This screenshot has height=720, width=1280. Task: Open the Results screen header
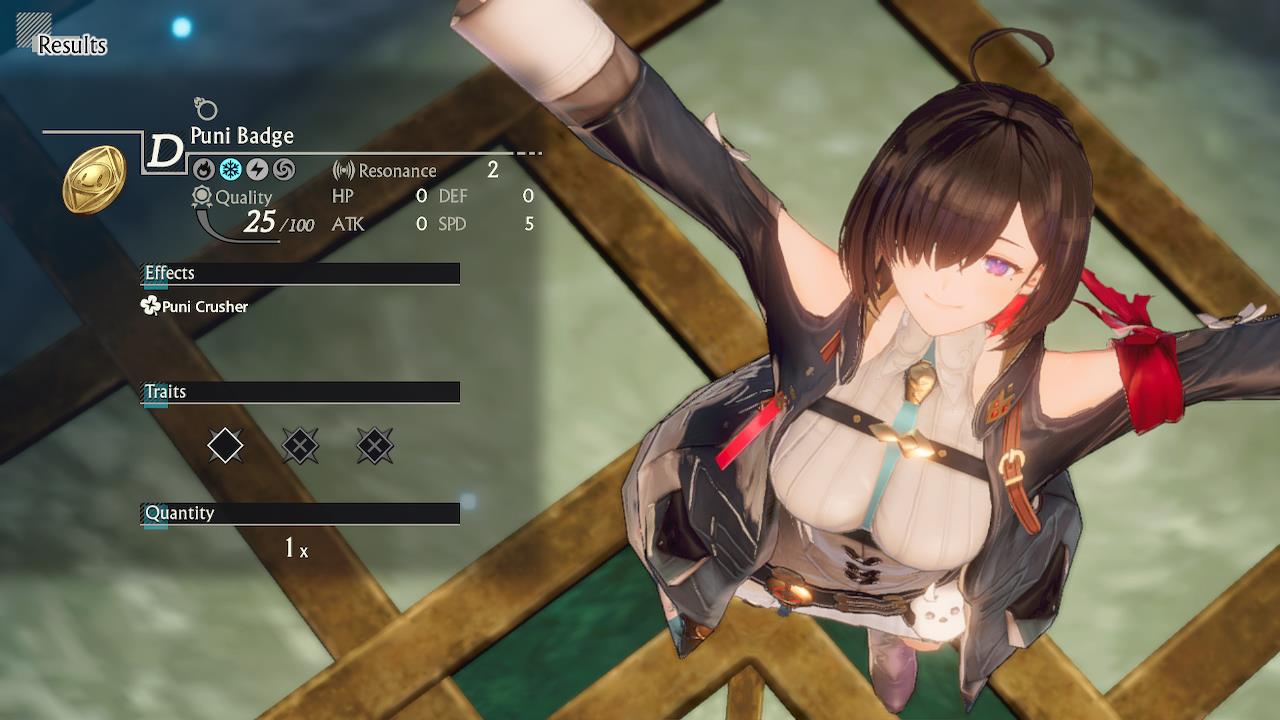pyautogui.click(x=72, y=44)
